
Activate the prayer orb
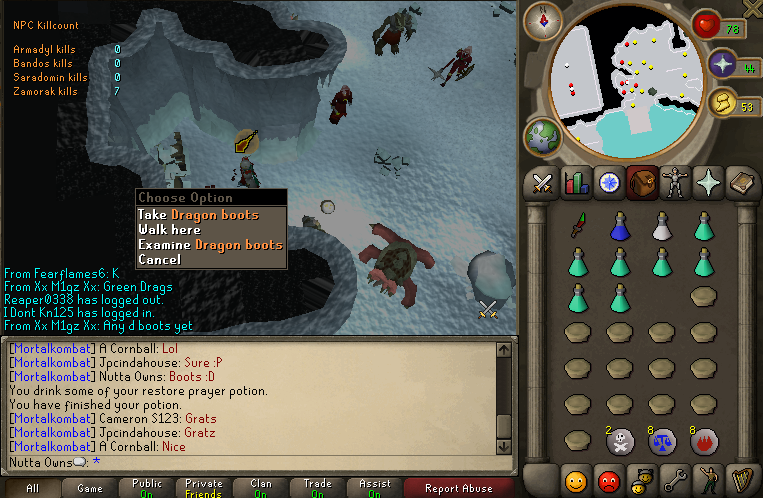click(x=722, y=65)
